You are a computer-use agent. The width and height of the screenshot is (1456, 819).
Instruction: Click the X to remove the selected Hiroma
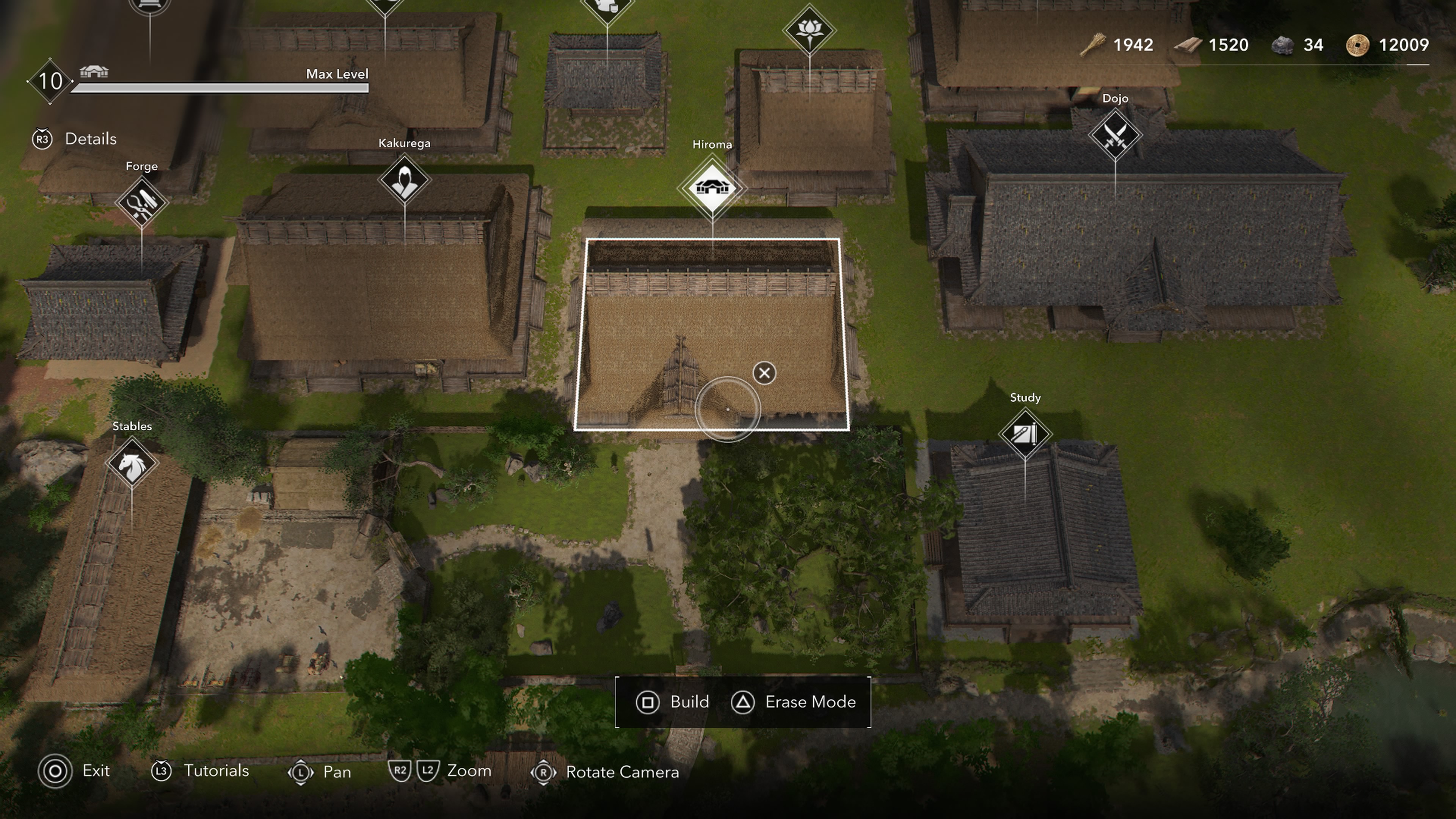pos(764,373)
